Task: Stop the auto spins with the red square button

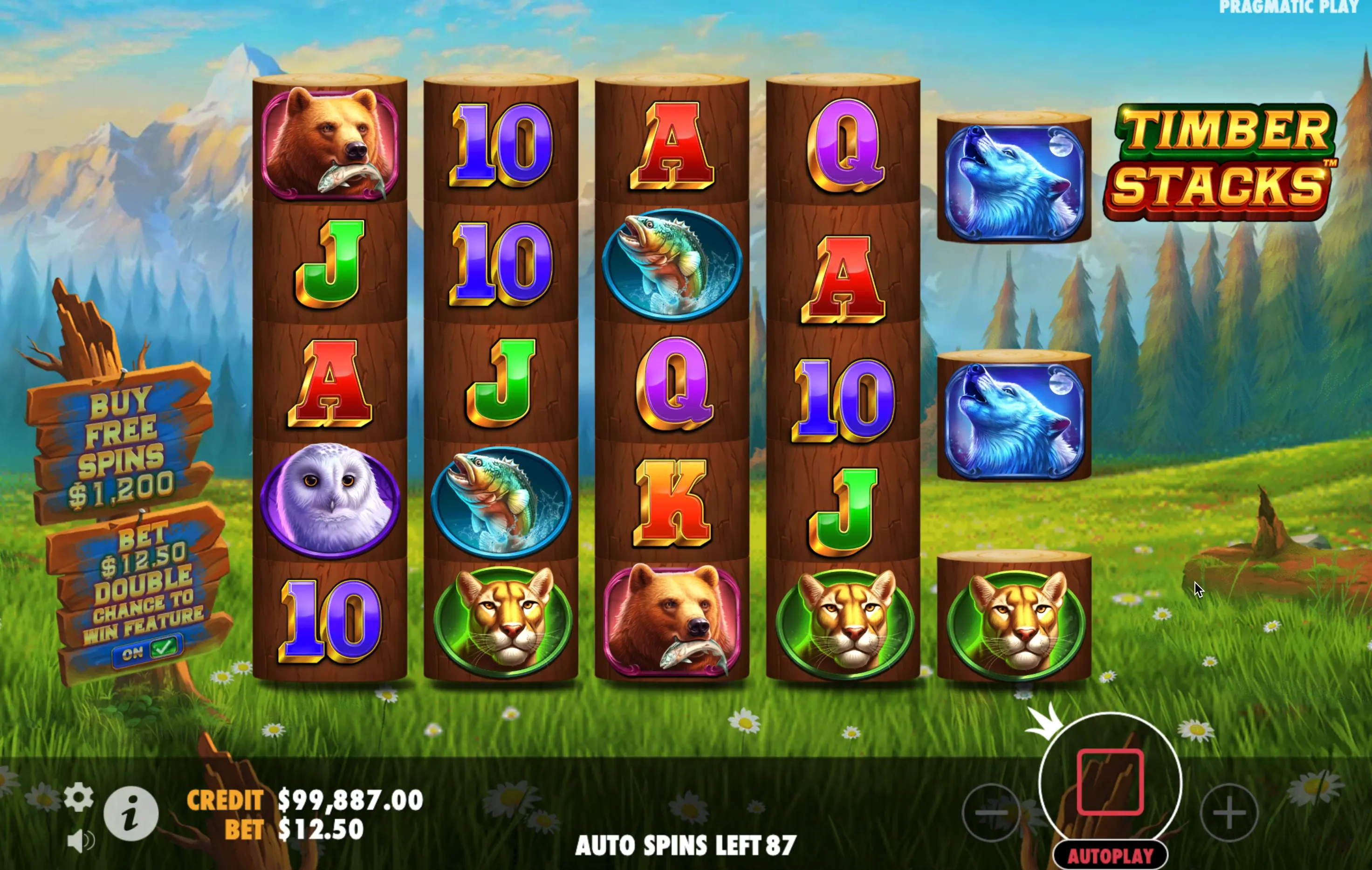Action: pos(1109,781)
